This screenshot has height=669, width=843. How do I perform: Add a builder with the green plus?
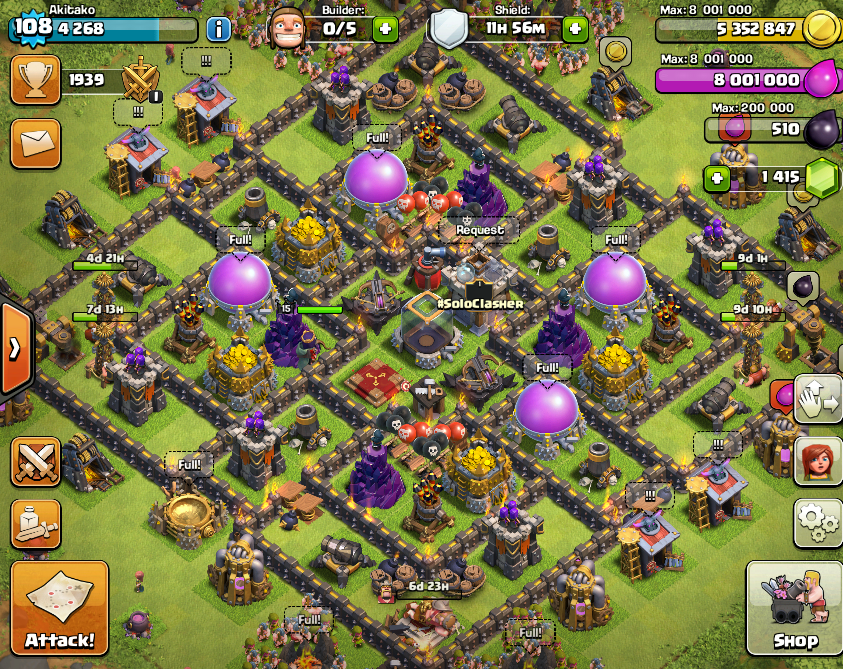[385, 28]
